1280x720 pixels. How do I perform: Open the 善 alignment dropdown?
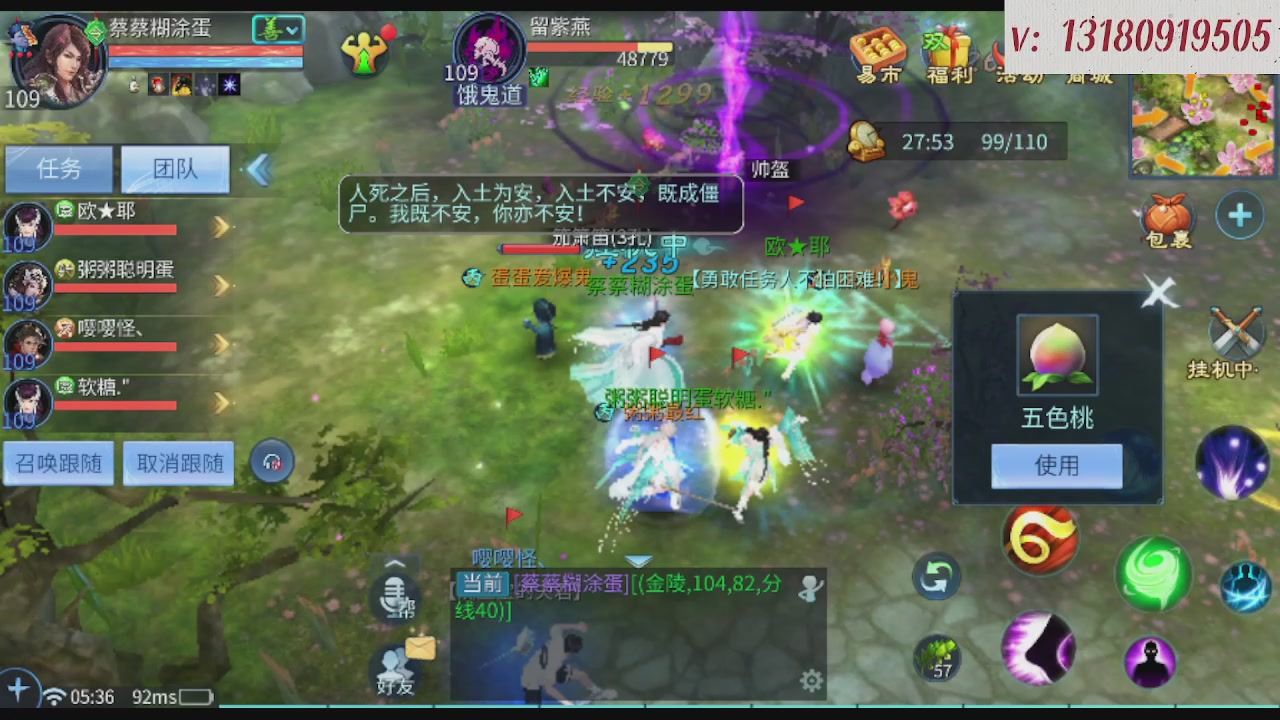pyautogui.click(x=278, y=29)
